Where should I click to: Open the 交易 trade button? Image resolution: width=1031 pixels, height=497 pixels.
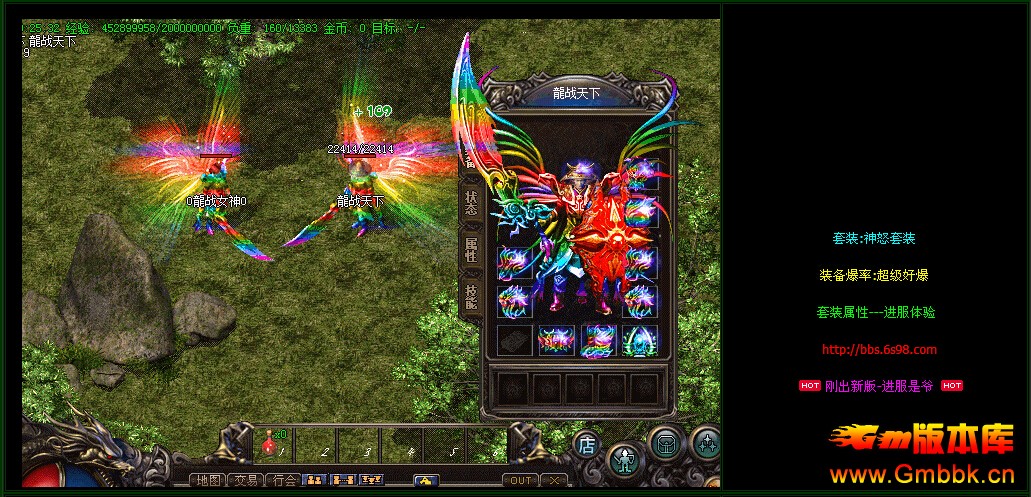coord(247,480)
